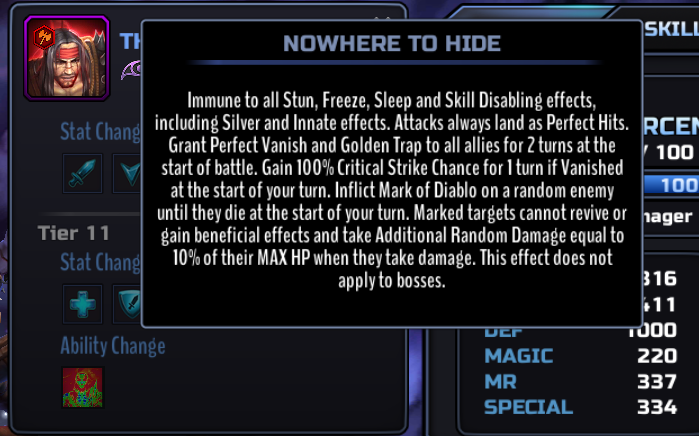Select the Tier 11 blue cross stat icon
The width and height of the screenshot is (699, 436).
(82, 304)
